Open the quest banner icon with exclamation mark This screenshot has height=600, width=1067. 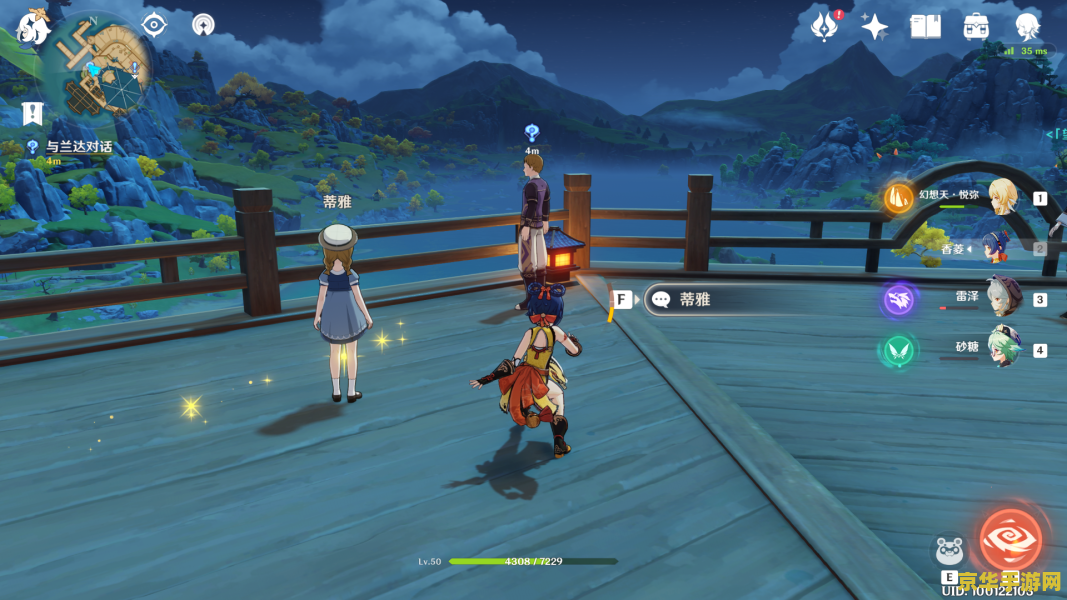coord(33,114)
